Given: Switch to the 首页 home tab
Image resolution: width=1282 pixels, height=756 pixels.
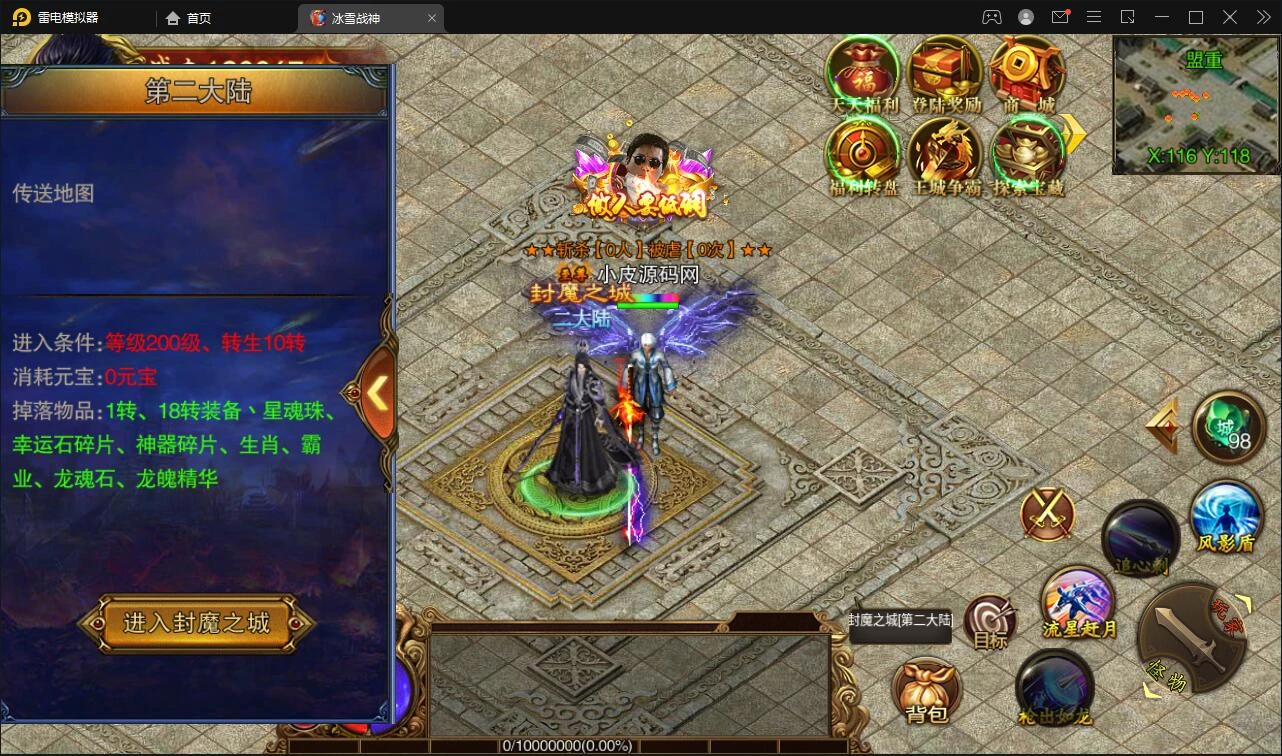Looking at the screenshot, I should point(189,18).
